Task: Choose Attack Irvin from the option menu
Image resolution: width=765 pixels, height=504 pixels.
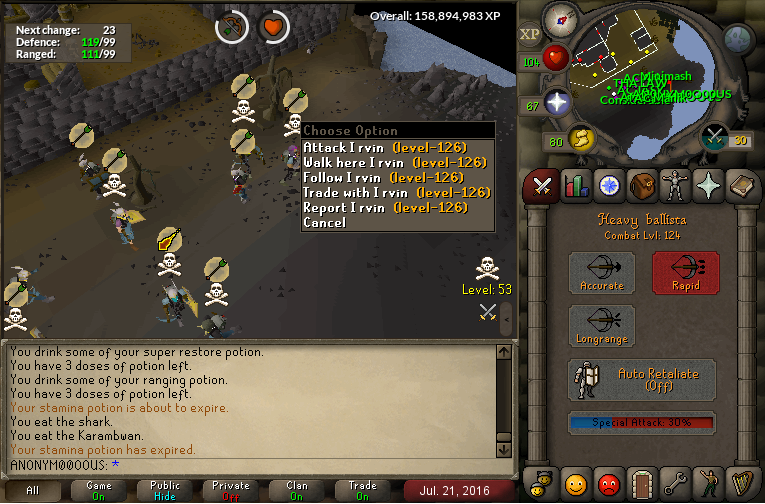Action: [385, 147]
